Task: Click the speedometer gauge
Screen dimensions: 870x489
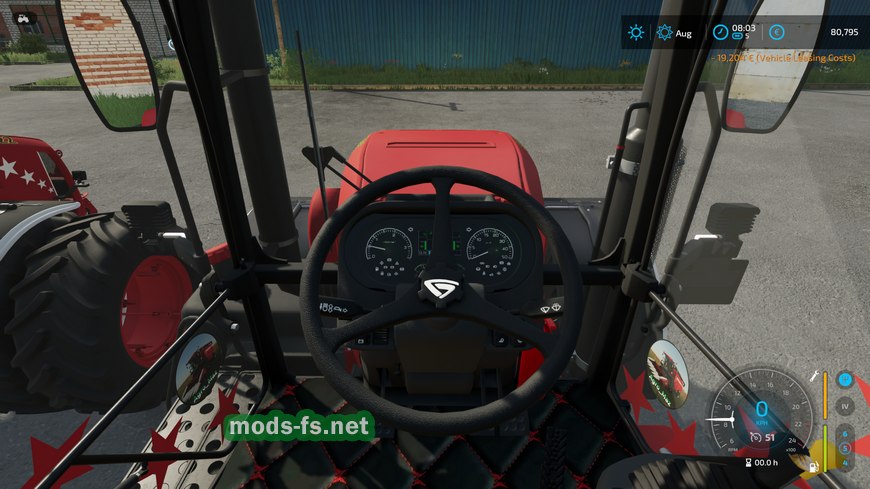Action: pyautogui.click(x=761, y=410)
